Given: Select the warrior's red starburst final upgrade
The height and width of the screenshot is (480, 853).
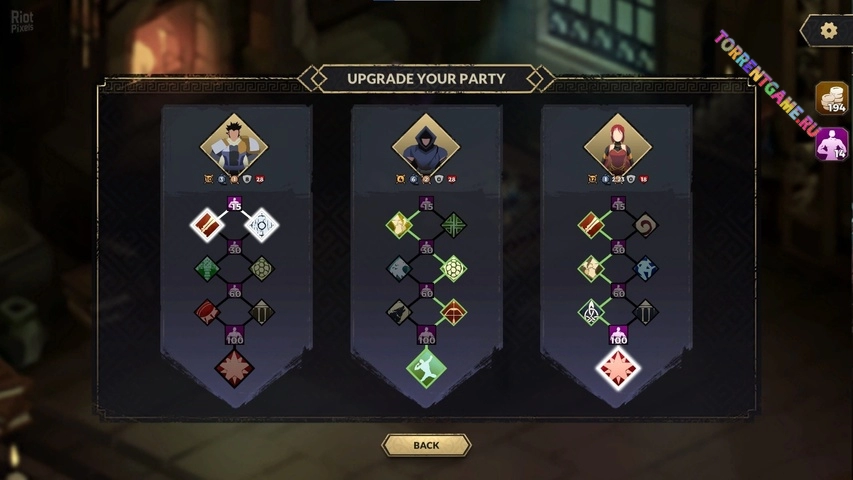Looking at the screenshot, I should [x=235, y=367].
